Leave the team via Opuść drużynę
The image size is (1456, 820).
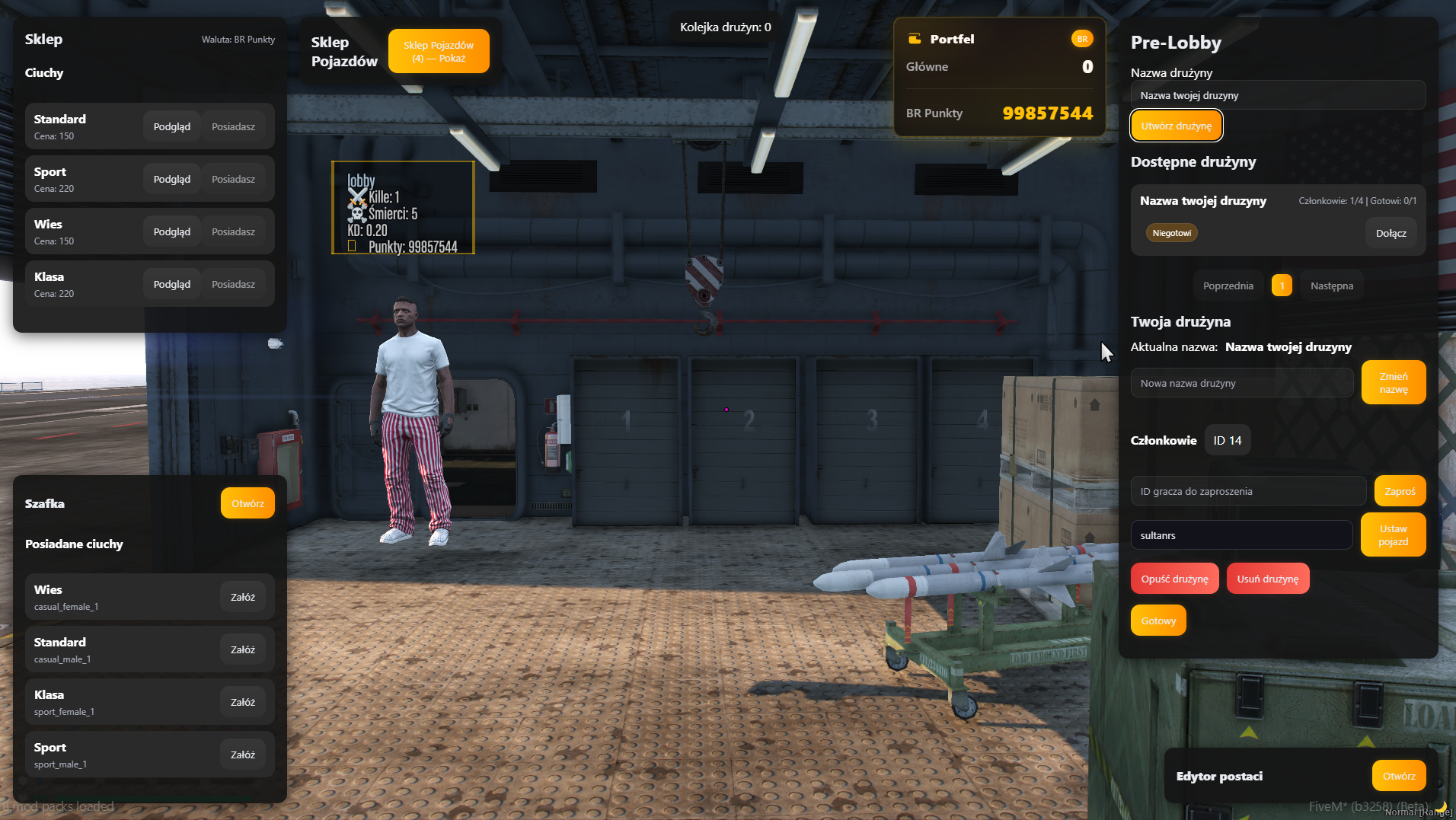pos(1174,579)
